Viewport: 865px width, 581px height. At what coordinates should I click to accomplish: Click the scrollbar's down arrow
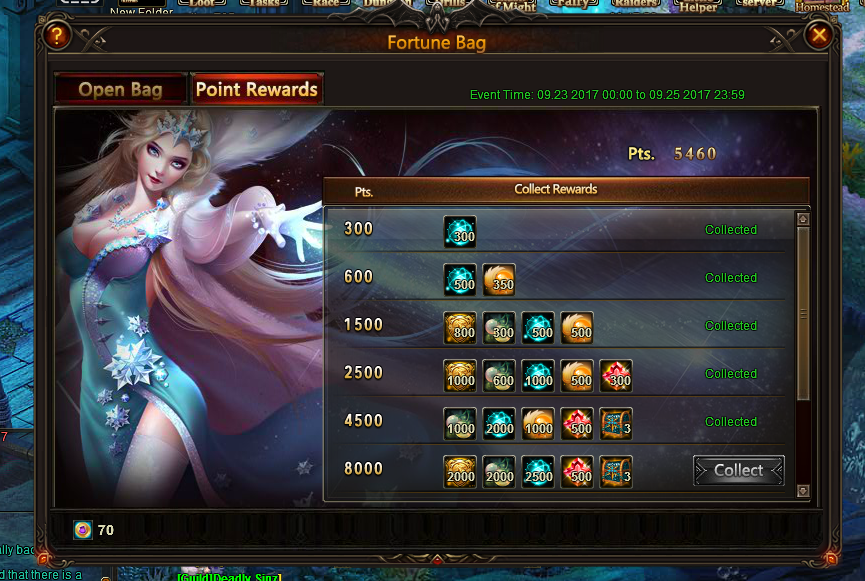(x=802, y=490)
